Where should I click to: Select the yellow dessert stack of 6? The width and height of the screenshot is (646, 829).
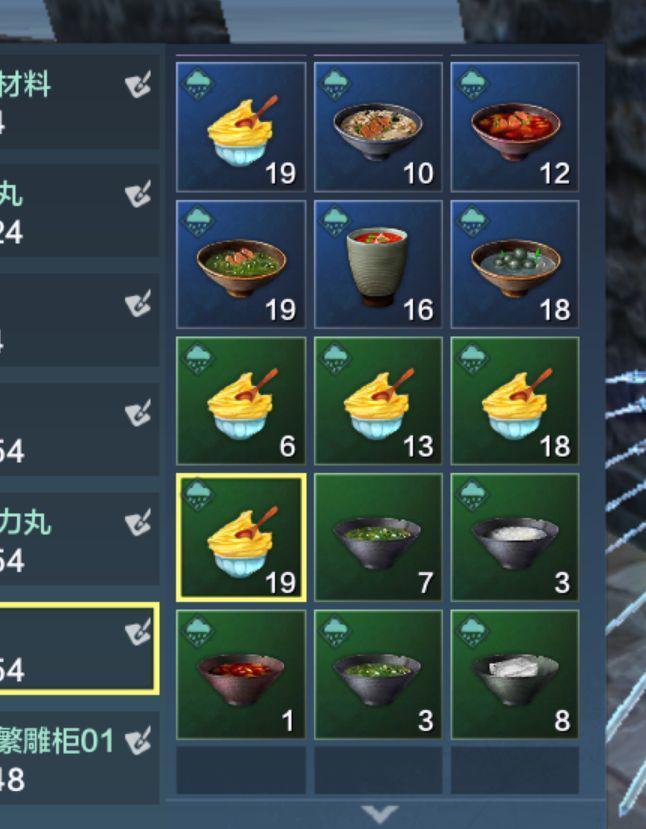241,400
